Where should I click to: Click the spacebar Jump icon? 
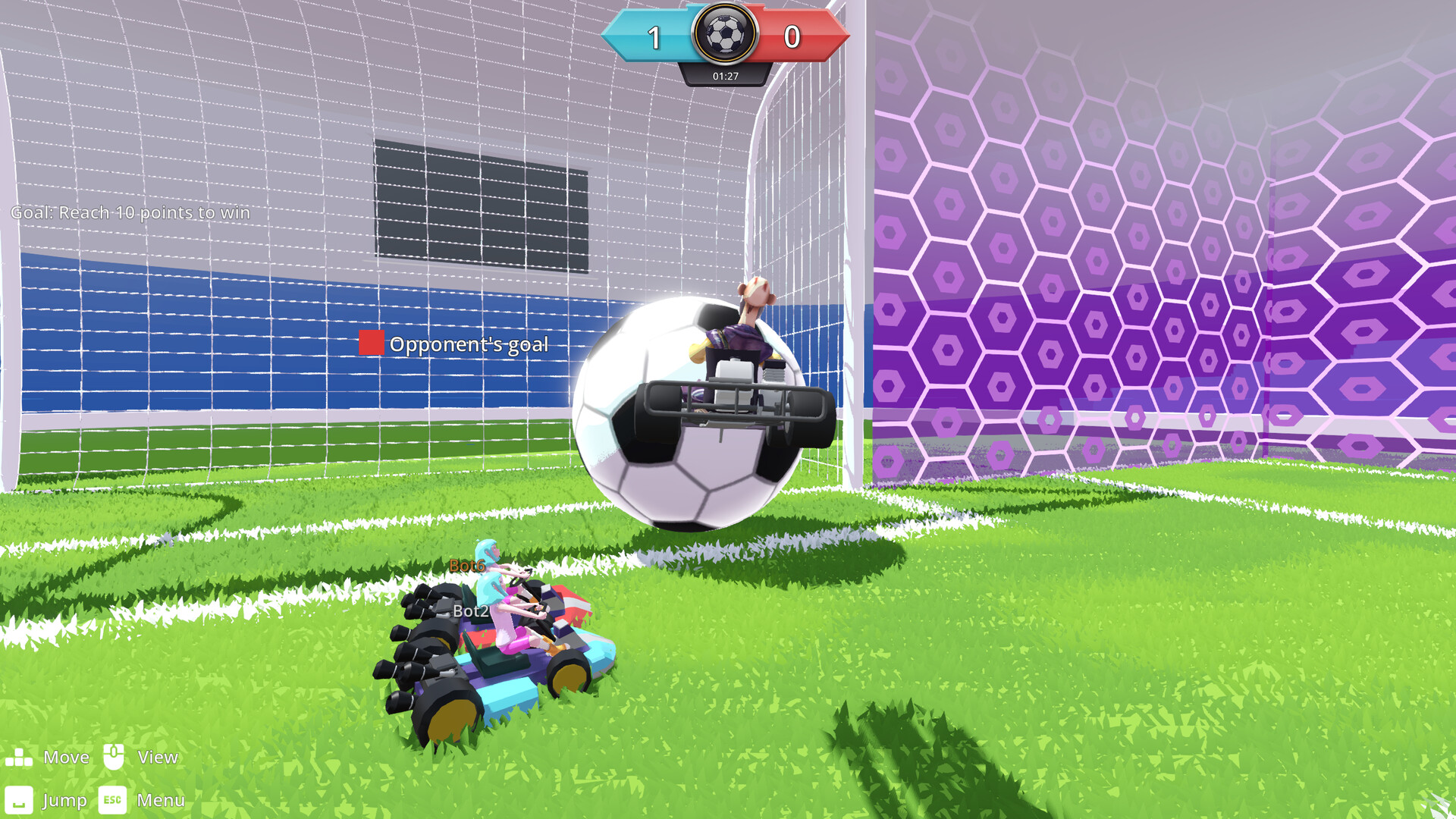20,799
